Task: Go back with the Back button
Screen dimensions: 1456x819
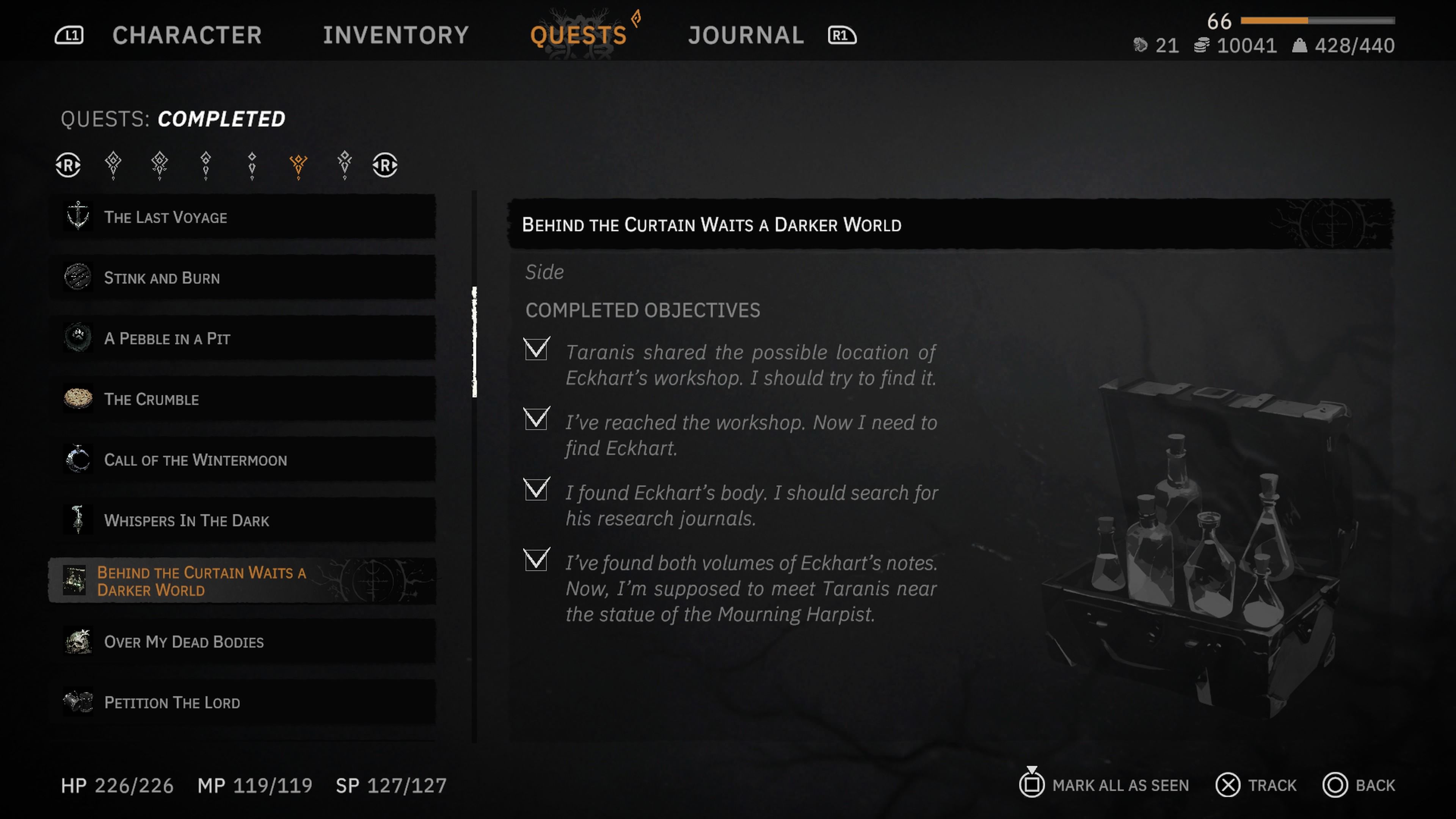Action: pyautogui.click(x=1359, y=785)
